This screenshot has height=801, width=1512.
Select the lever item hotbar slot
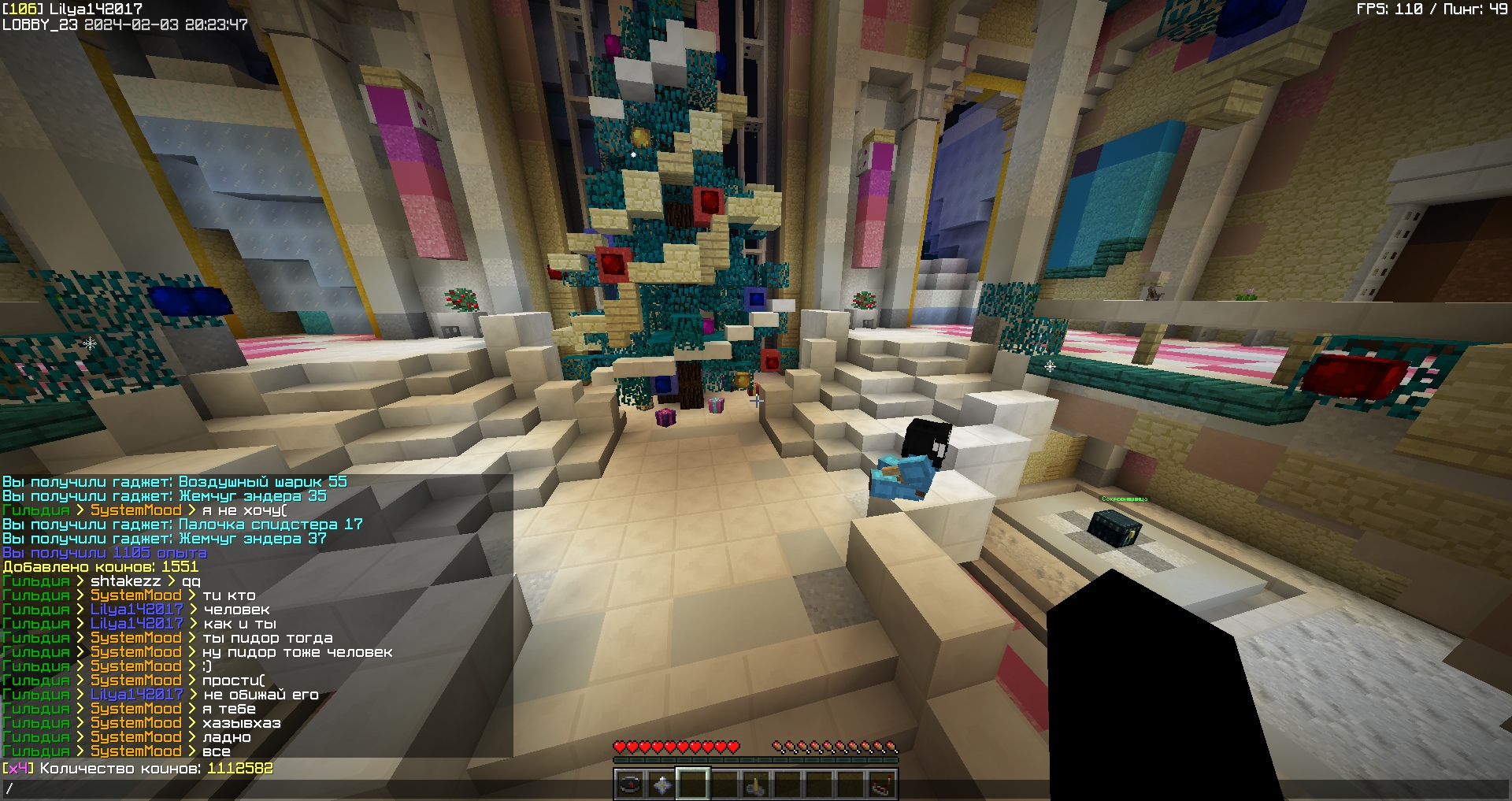click(x=756, y=784)
